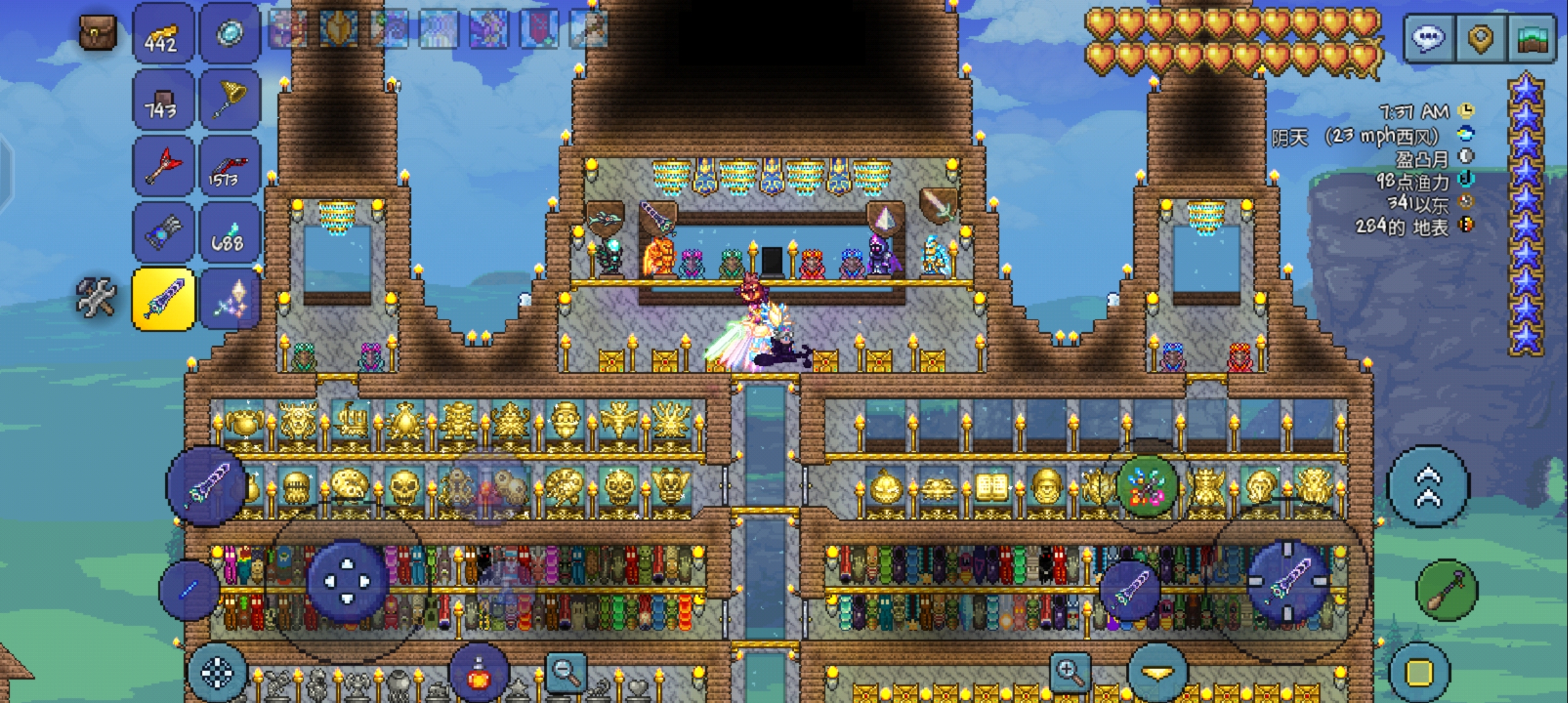This screenshot has height=703, width=1568.
Task: Choose the golden bug net slot
Action: (x=230, y=99)
